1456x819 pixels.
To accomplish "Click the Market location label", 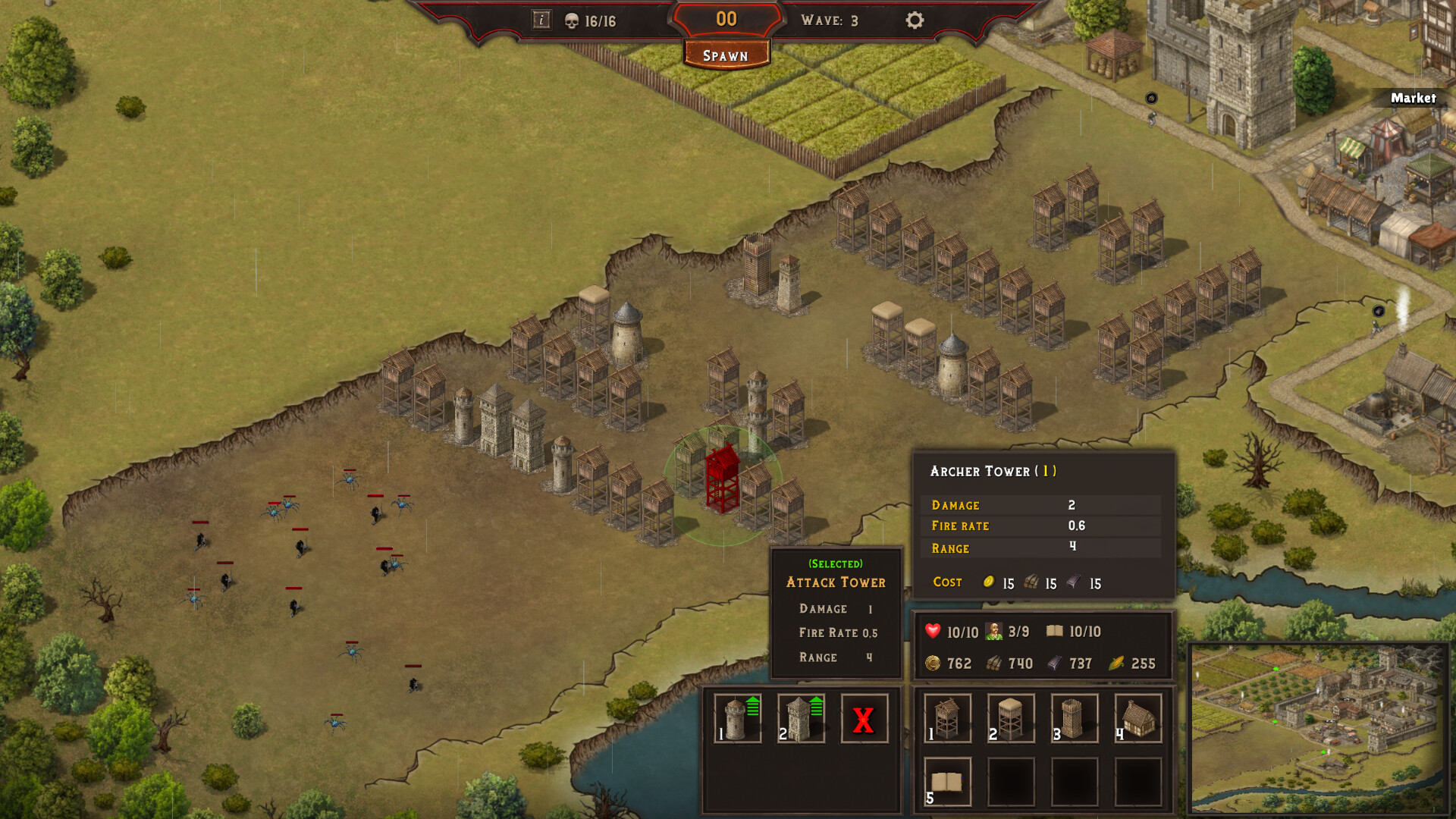I will (1414, 99).
